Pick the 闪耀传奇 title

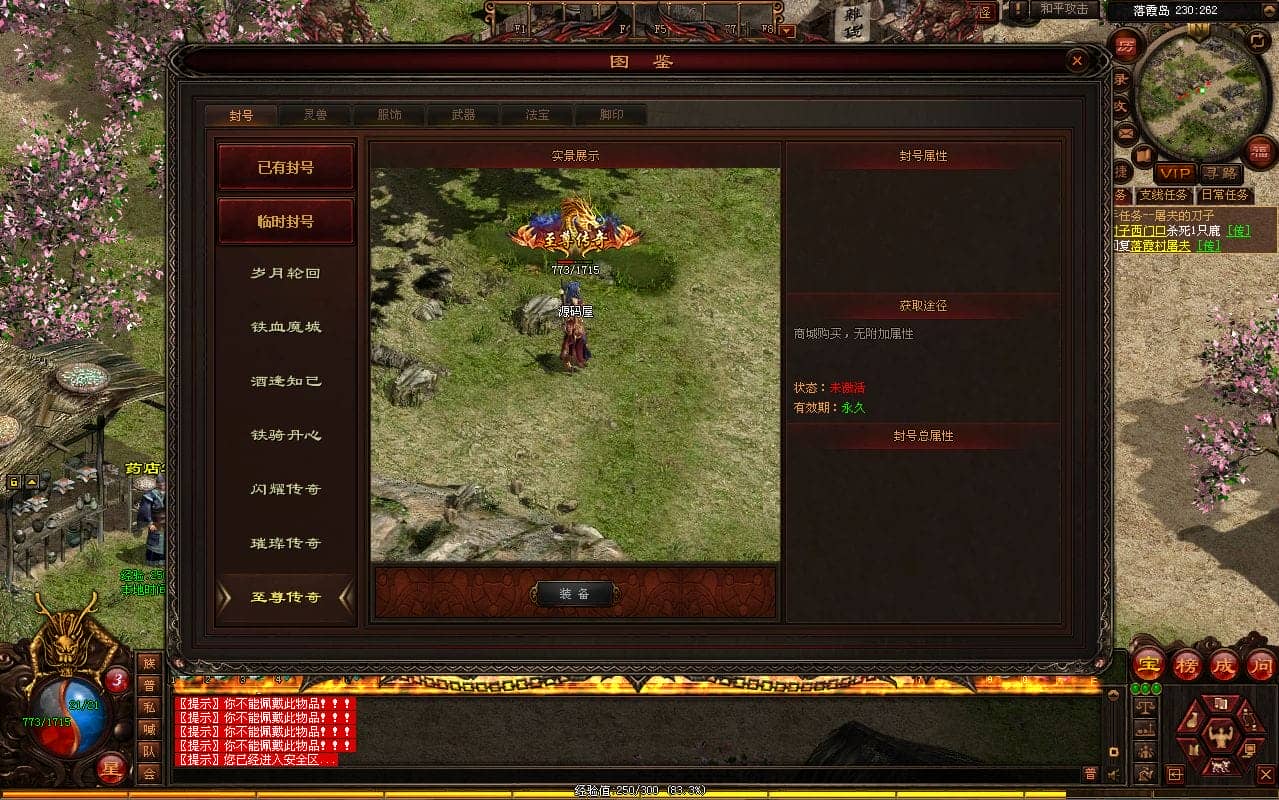click(x=286, y=489)
